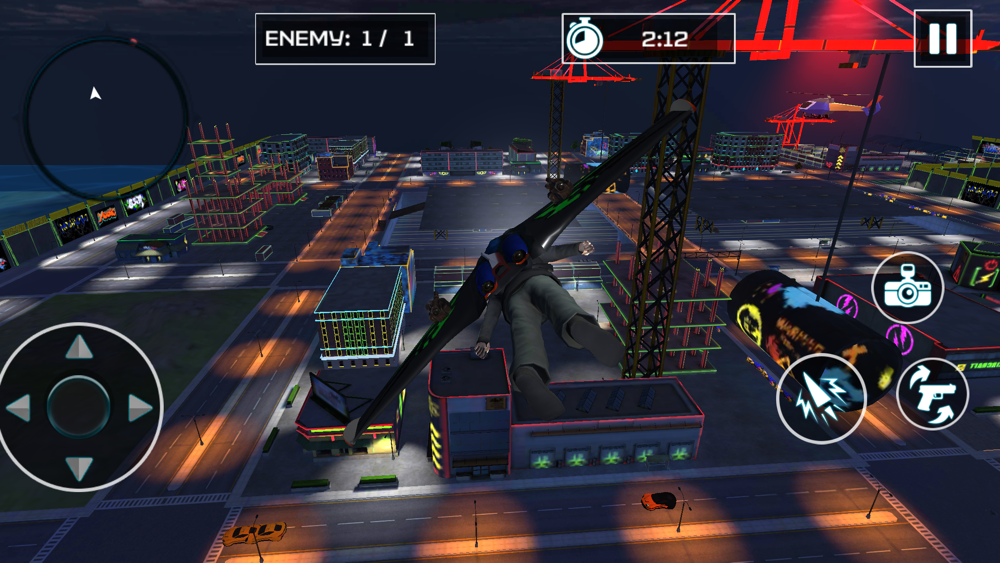The height and width of the screenshot is (563, 1000).
Task: Tap the up arrow on the movement pad
Action: pos(79,347)
